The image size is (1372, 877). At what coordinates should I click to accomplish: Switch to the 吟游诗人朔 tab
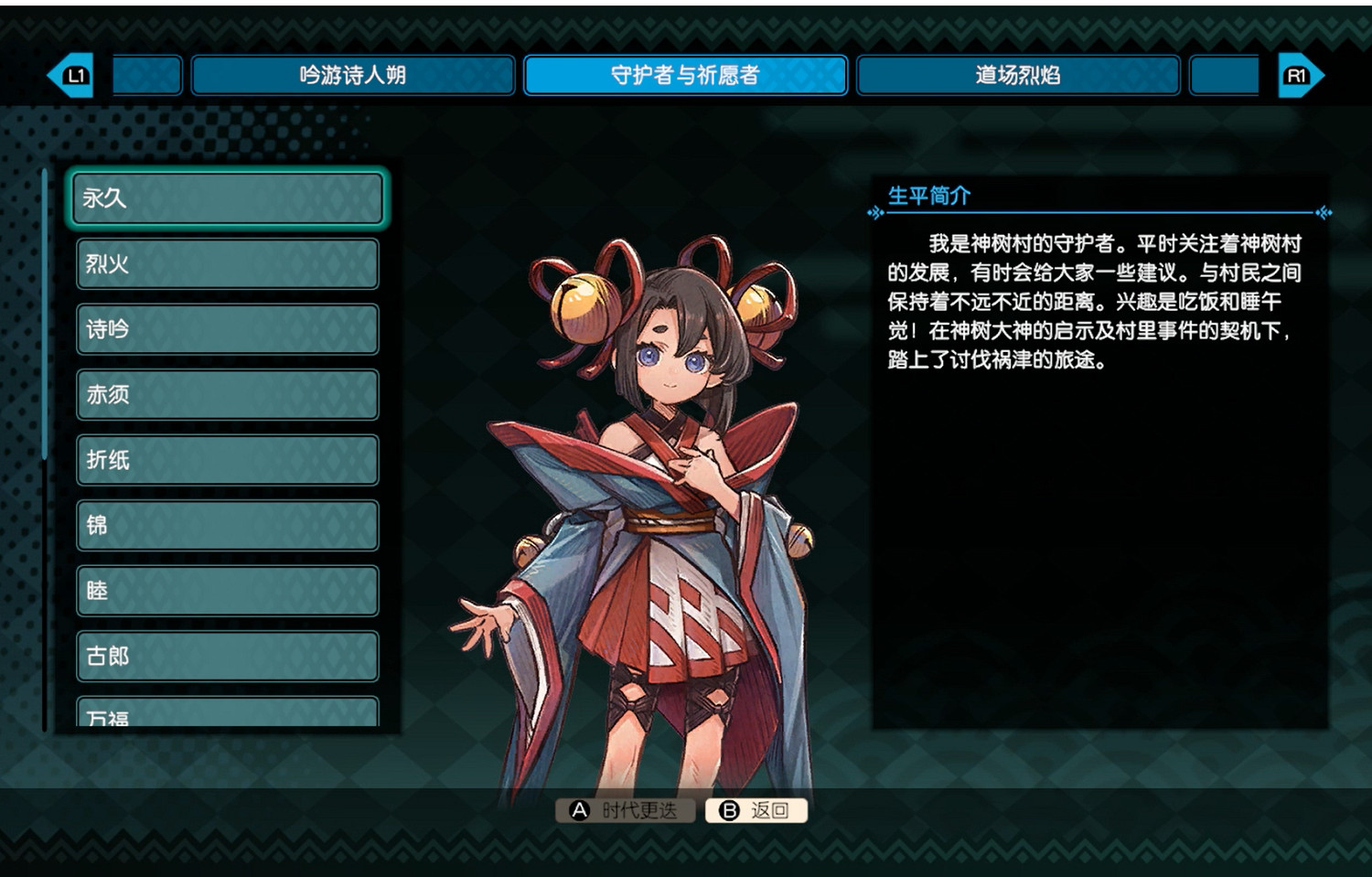pos(353,76)
